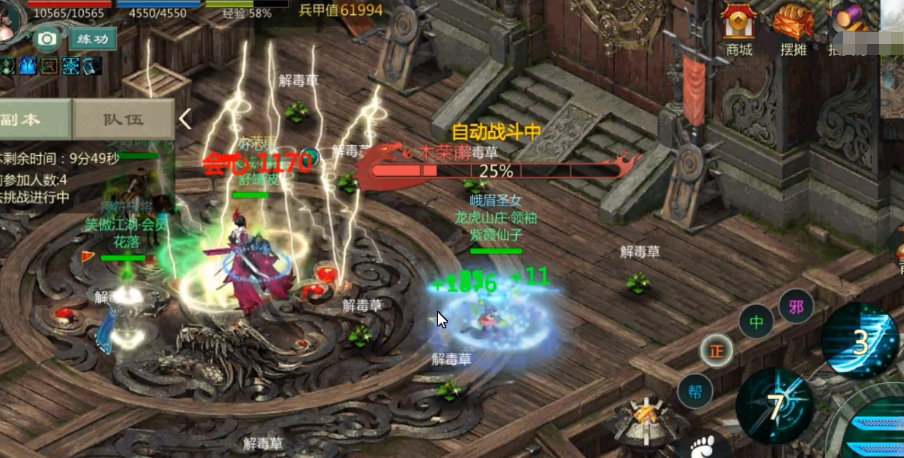Click the 练功 training button
The image size is (904, 458).
pyautogui.click(x=92, y=39)
